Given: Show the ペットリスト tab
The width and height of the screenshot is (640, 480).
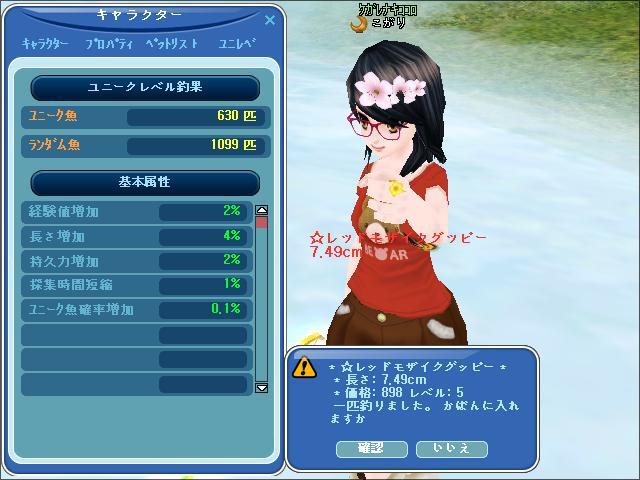Looking at the screenshot, I should pos(172,44).
